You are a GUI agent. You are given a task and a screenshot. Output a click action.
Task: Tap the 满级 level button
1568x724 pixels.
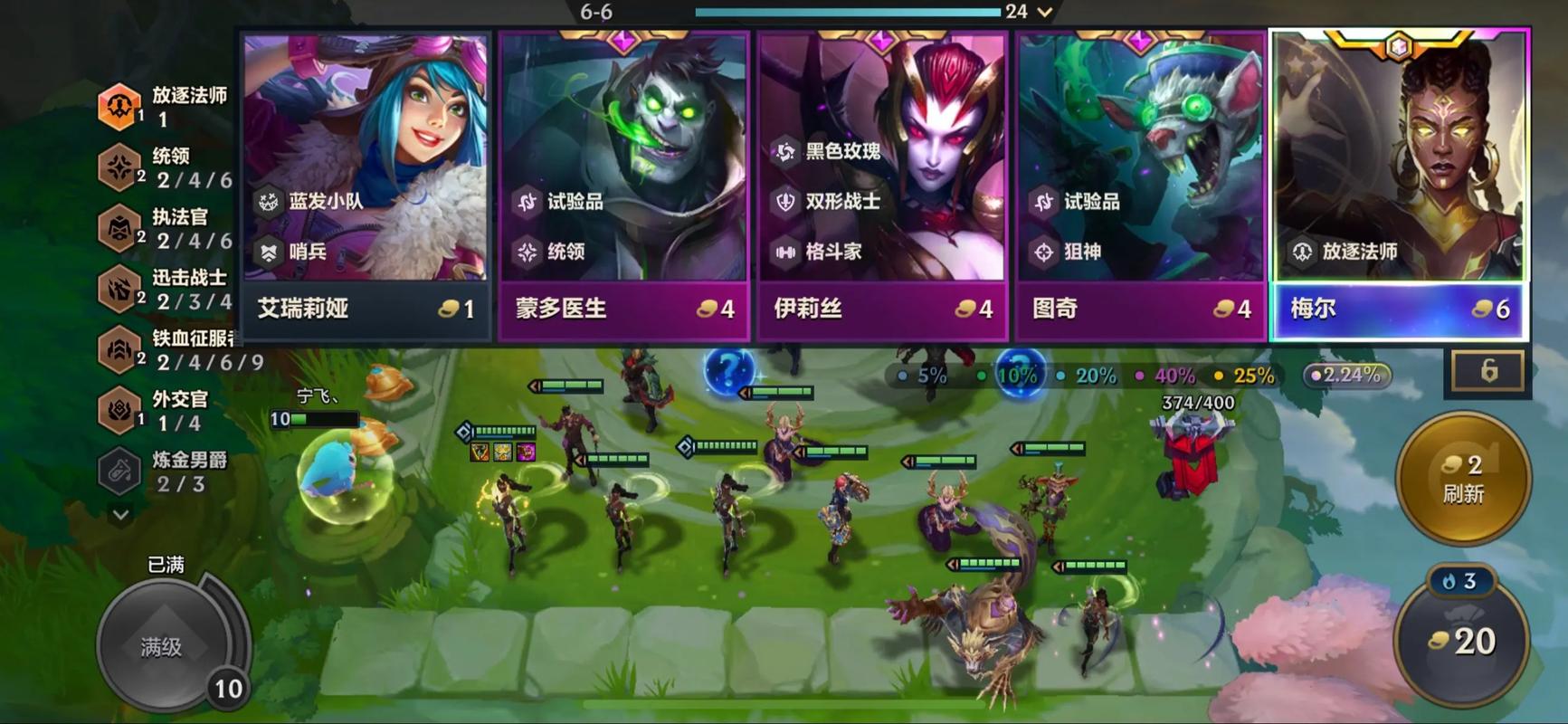[163, 645]
